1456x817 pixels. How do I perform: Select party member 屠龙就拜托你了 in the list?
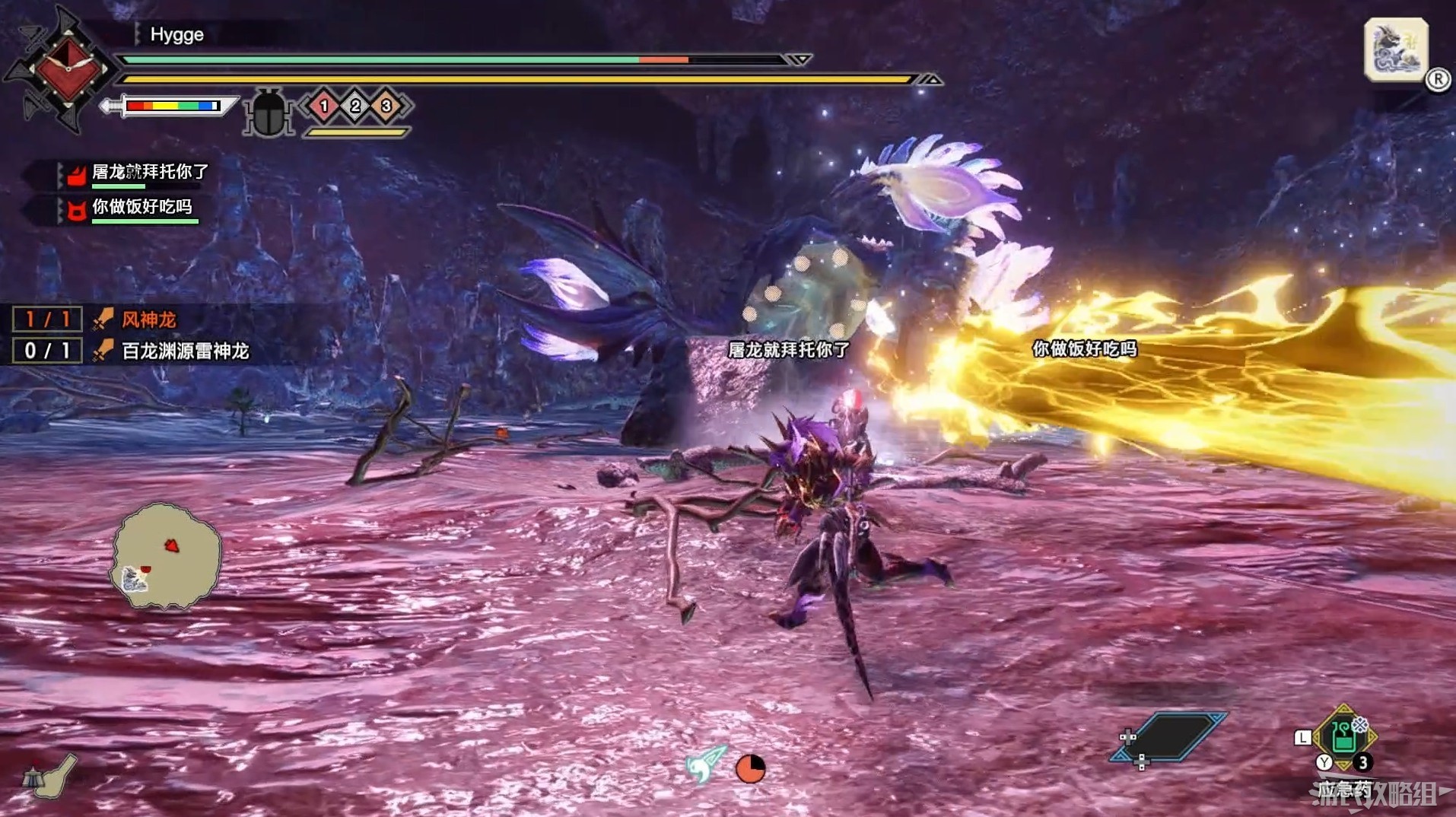[149, 173]
